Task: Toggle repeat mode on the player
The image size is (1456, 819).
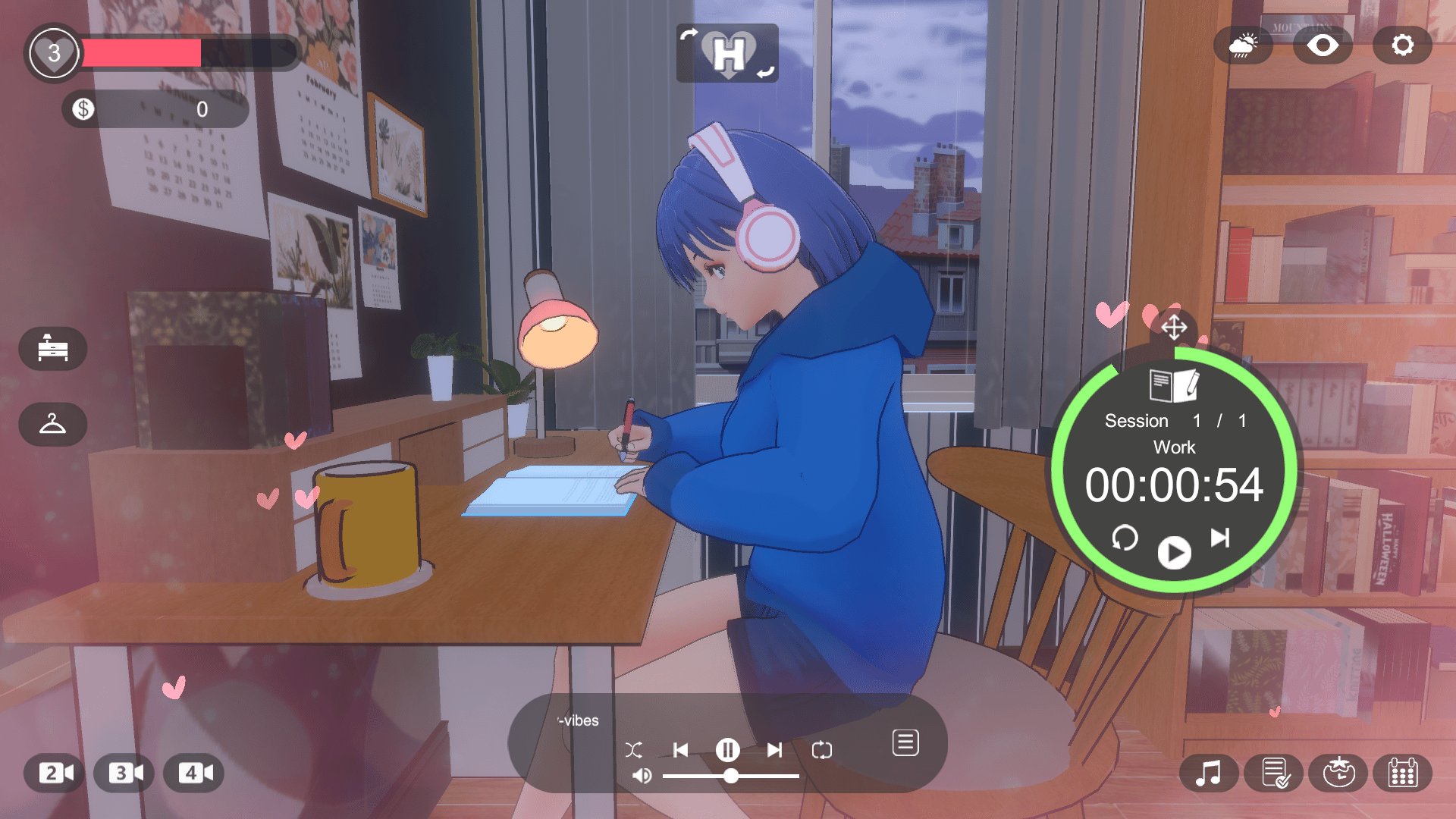Action: pos(824,750)
